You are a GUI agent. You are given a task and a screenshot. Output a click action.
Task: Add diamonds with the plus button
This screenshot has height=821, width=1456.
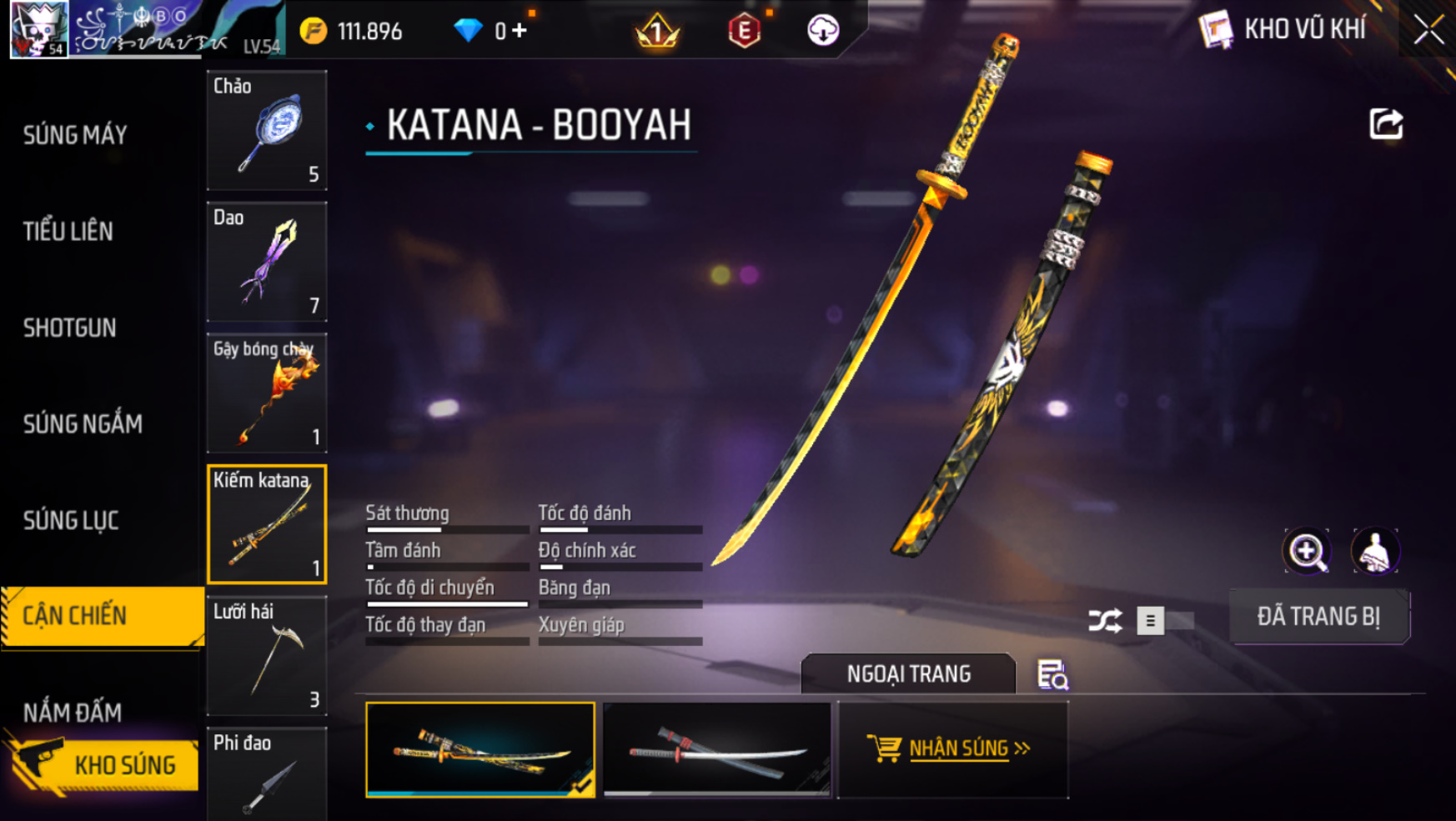(520, 32)
